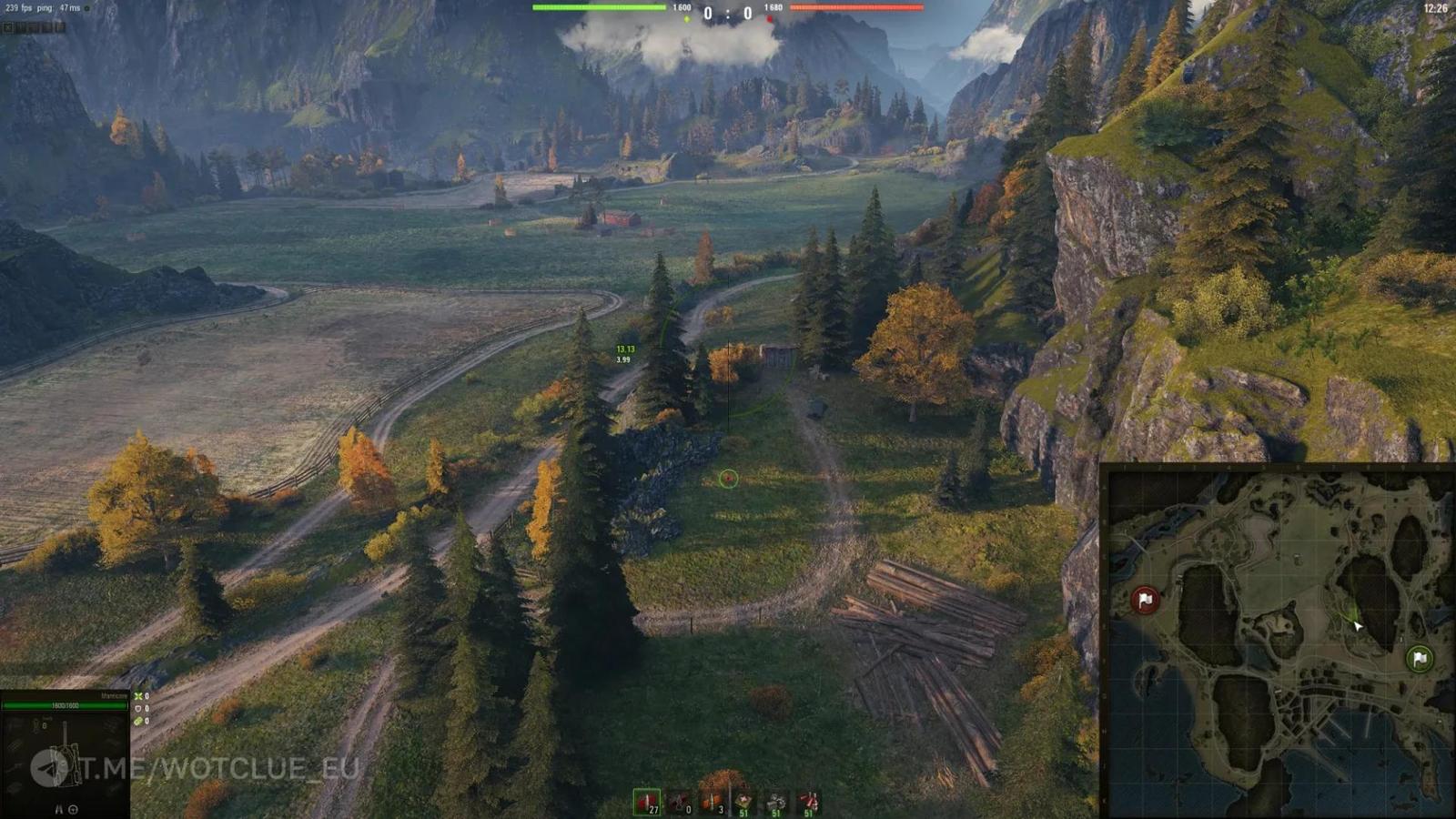Click the tank silhouette in the damage panel

coord(66,764)
